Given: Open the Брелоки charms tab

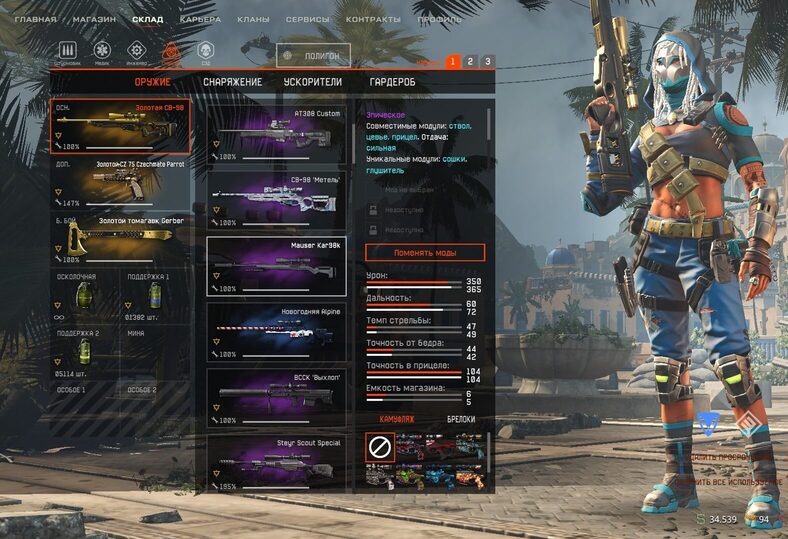Looking at the screenshot, I should point(460,420).
